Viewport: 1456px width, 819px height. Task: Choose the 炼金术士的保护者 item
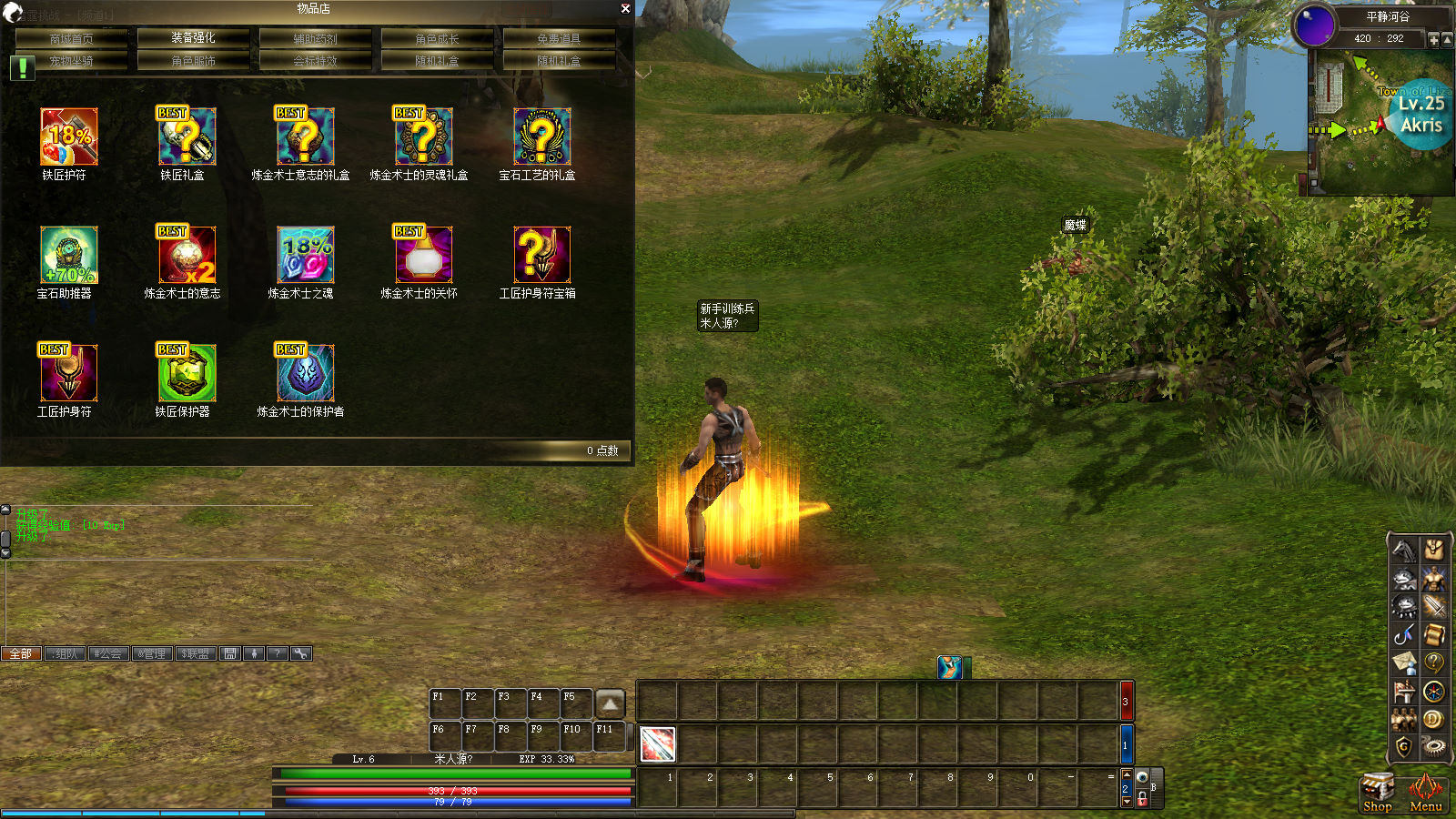pyautogui.click(x=305, y=373)
